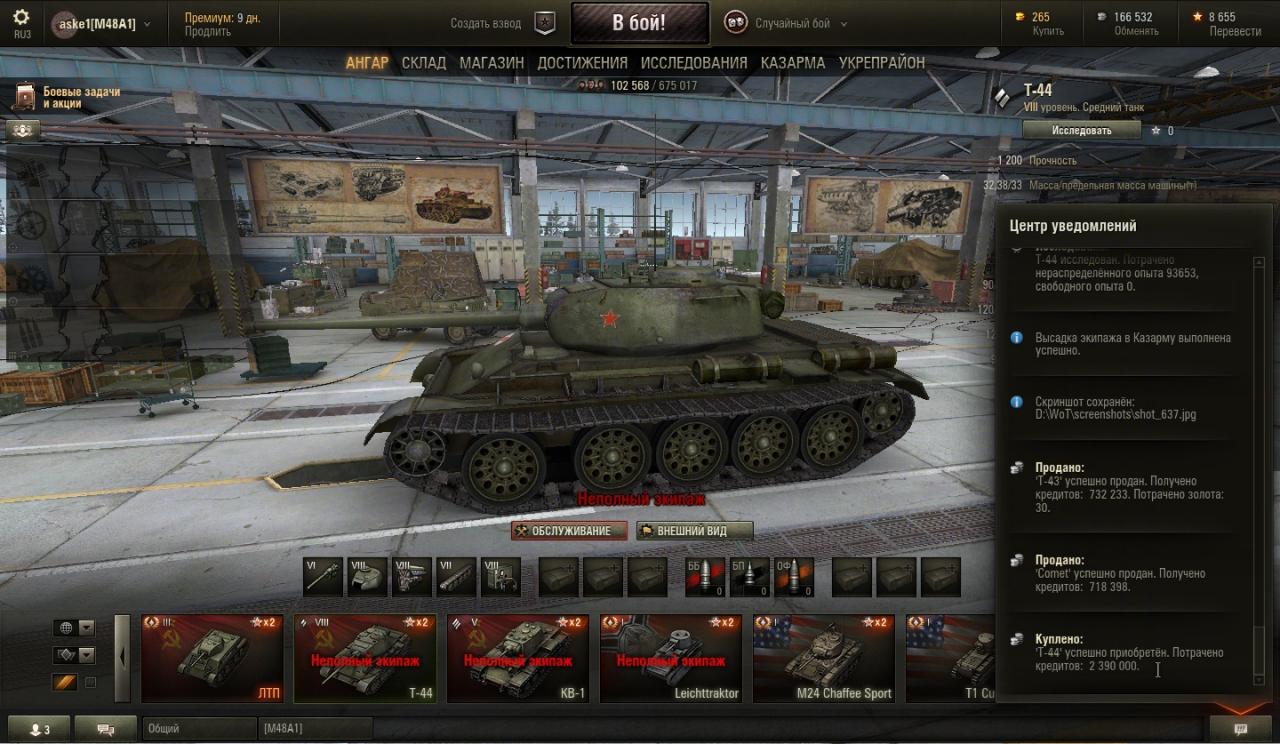Viewport: 1280px width, 744px height.
Task: Choose the Leichttraktor tank card
Action: (x=670, y=659)
